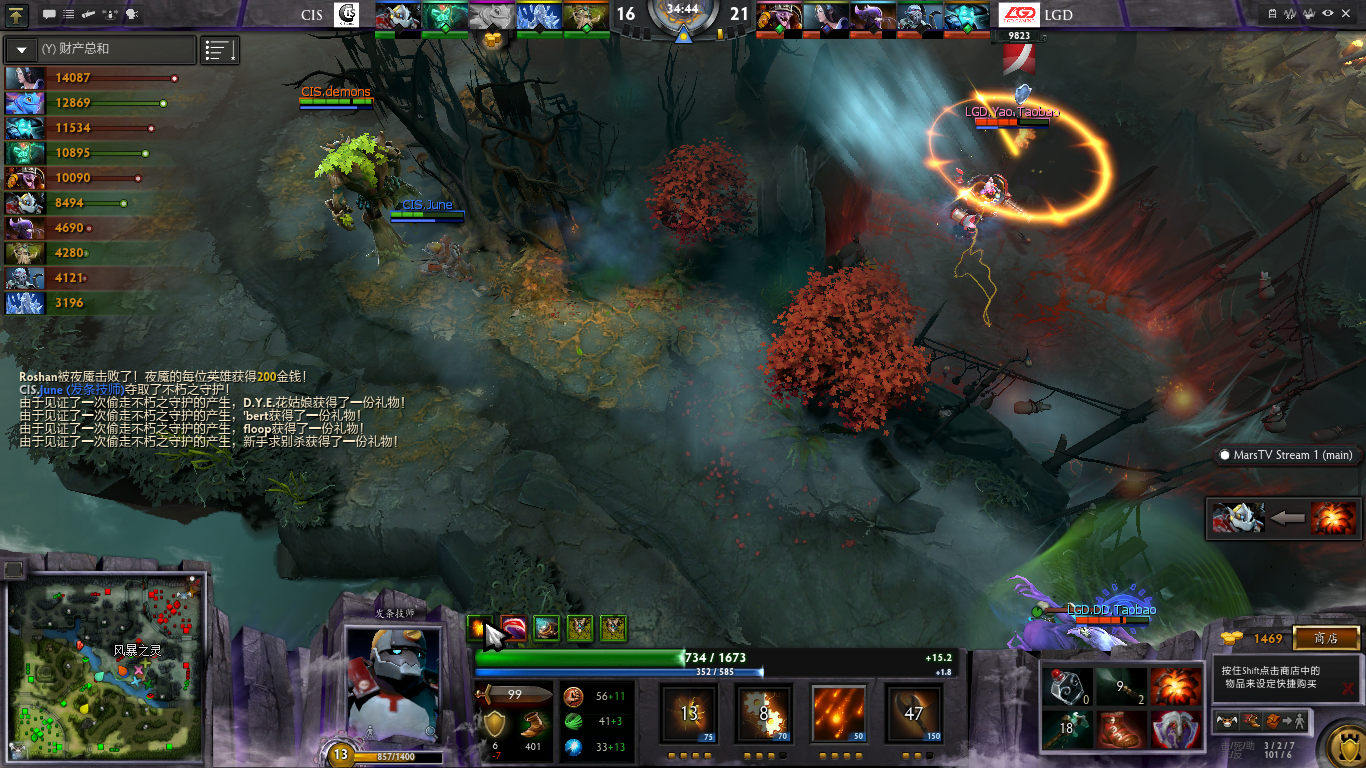Toggle the list view button beside the dropdown
Image resolution: width=1366 pixels, height=768 pixels.
click(220, 49)
